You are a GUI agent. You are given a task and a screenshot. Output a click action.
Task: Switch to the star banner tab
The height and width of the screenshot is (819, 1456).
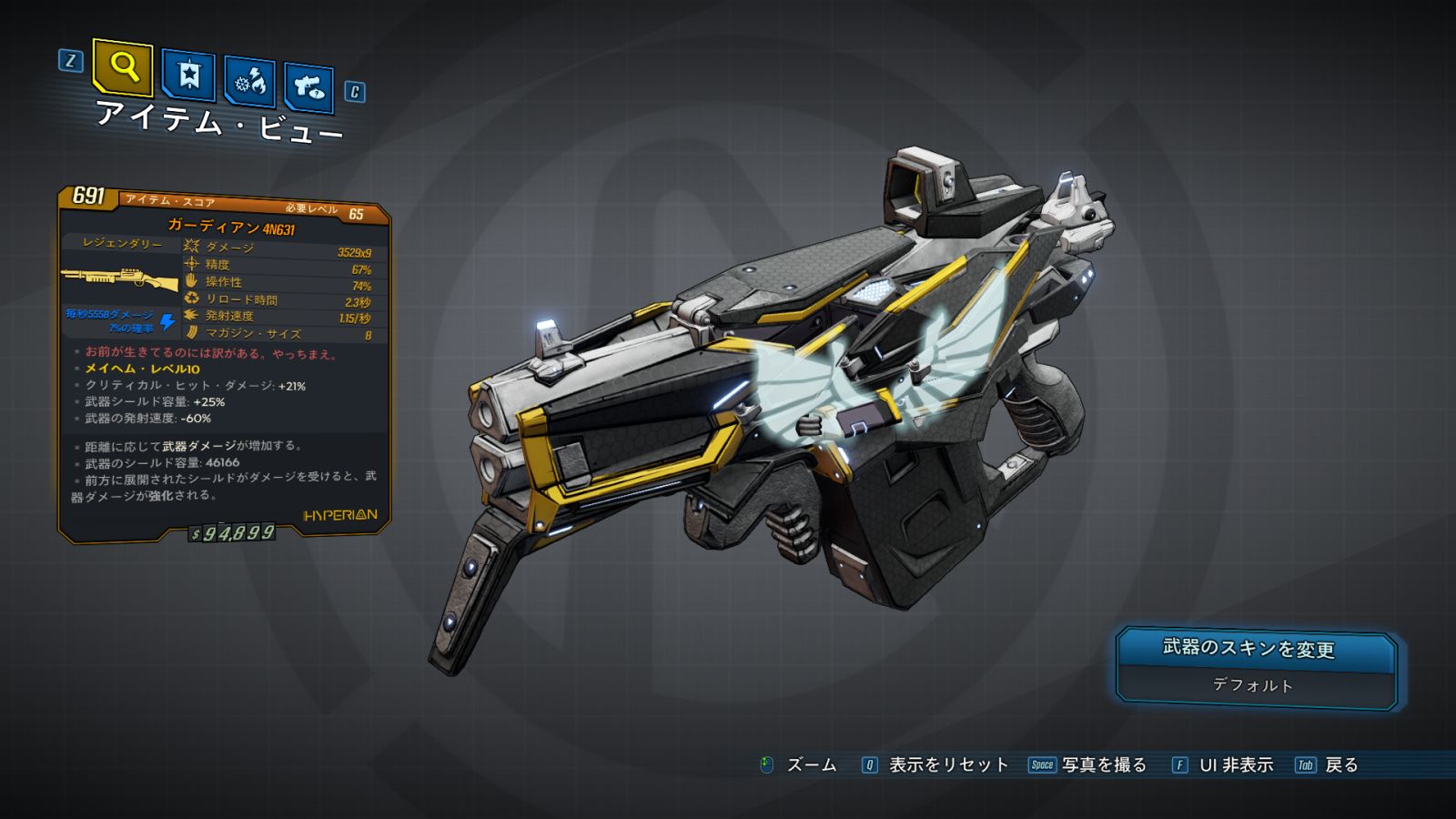[188, 75]
